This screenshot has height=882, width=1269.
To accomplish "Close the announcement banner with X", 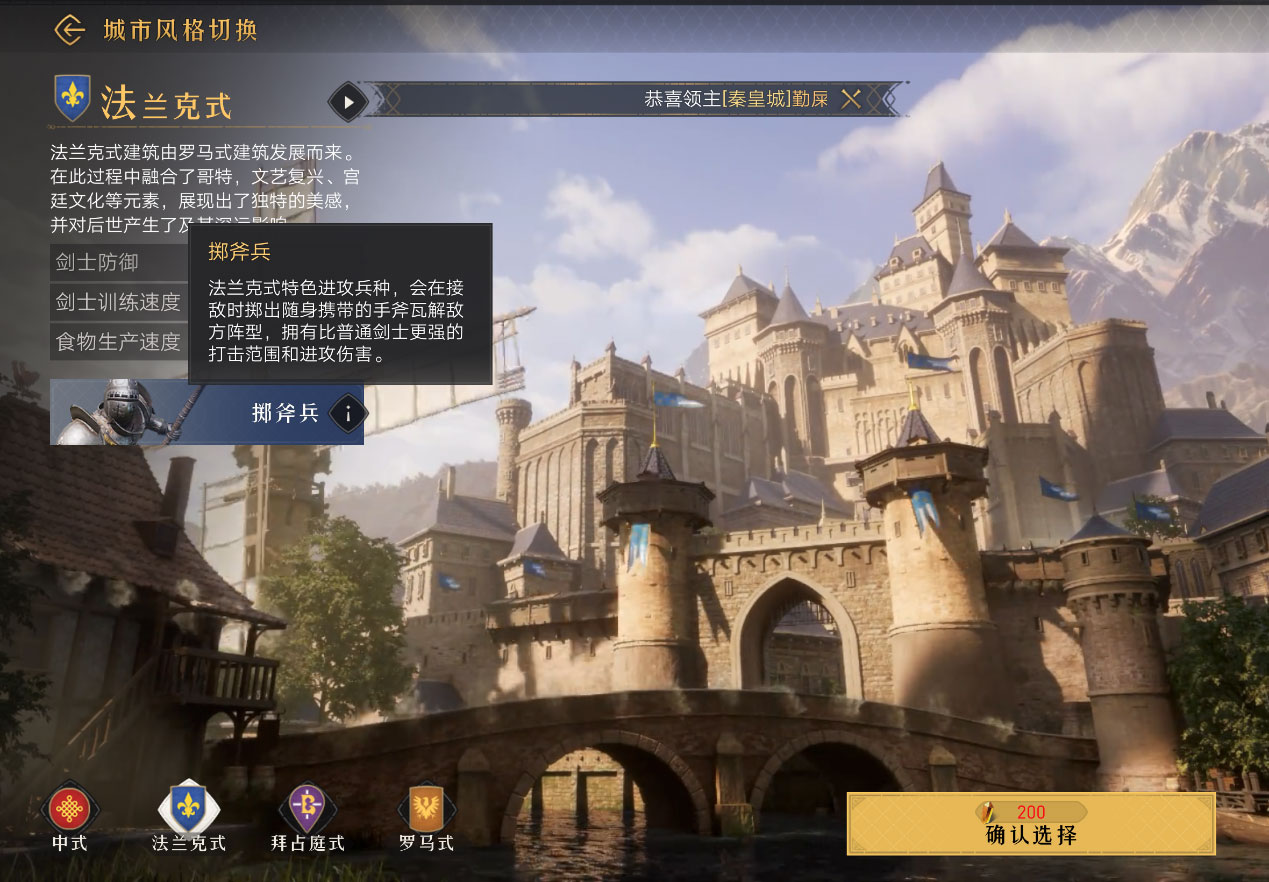I will click(x=851, y=99).
